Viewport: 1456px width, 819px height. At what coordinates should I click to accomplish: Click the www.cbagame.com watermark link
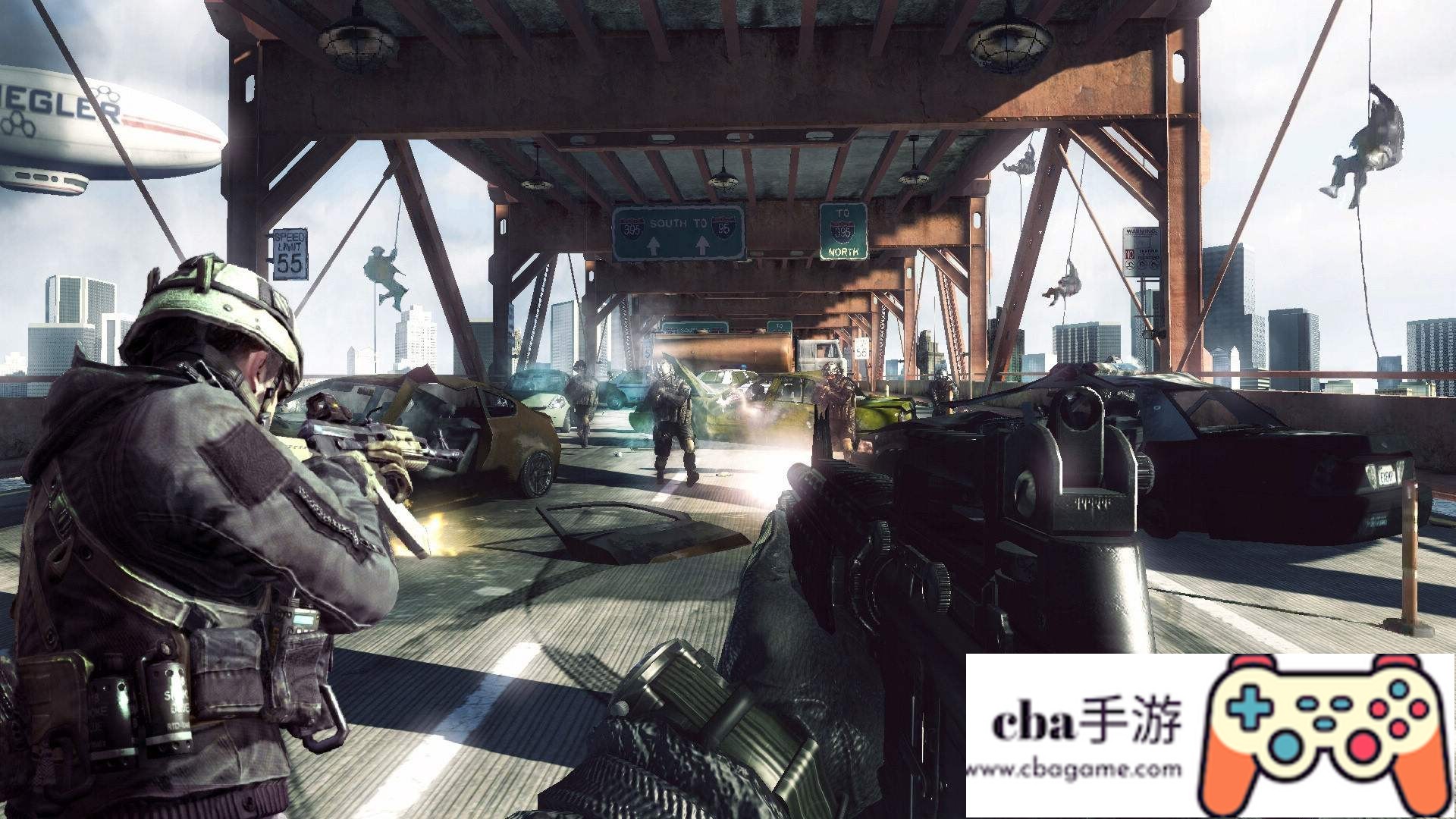pos(1075,770)
